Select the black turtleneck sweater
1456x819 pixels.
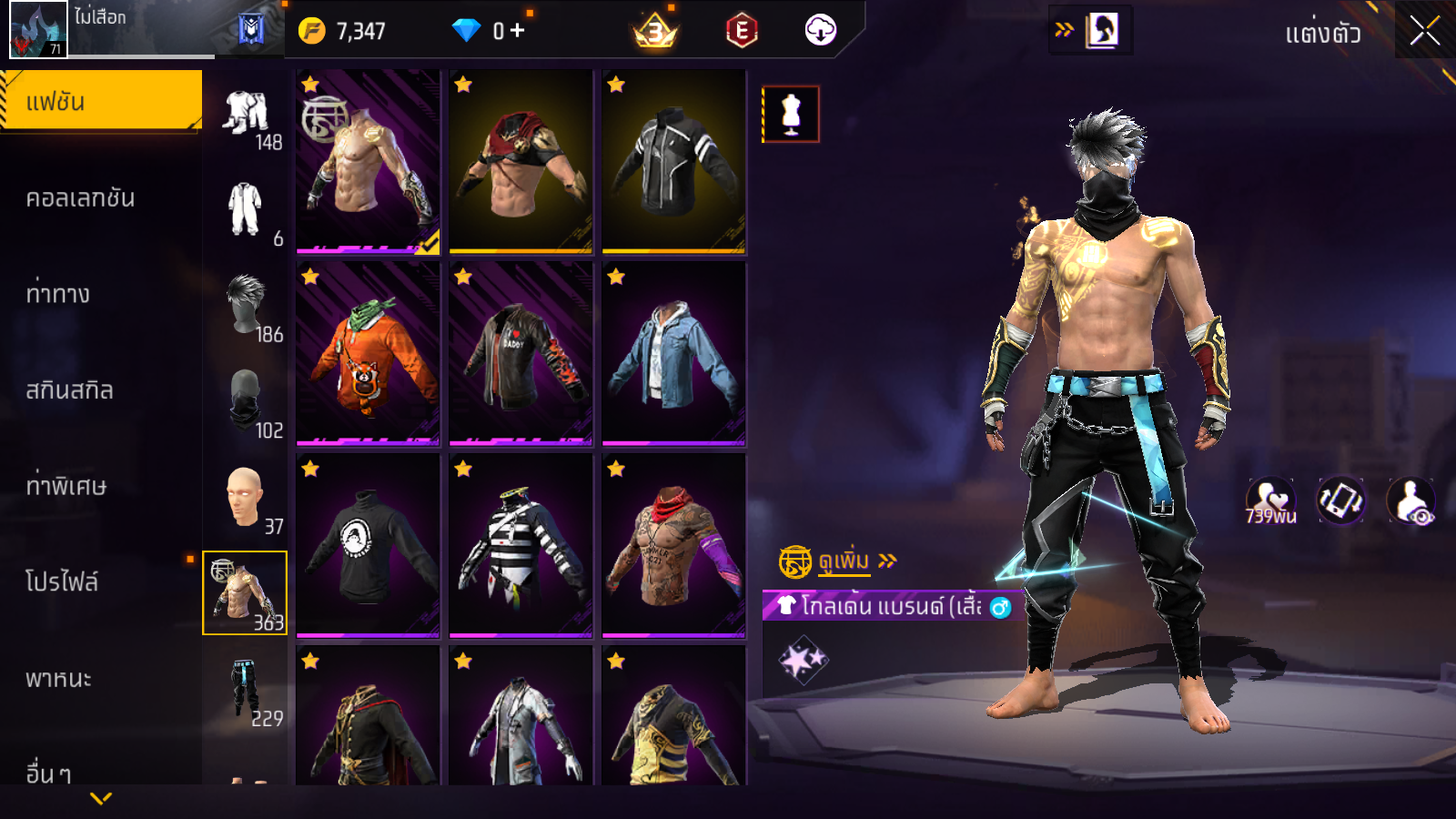(368, 546)
